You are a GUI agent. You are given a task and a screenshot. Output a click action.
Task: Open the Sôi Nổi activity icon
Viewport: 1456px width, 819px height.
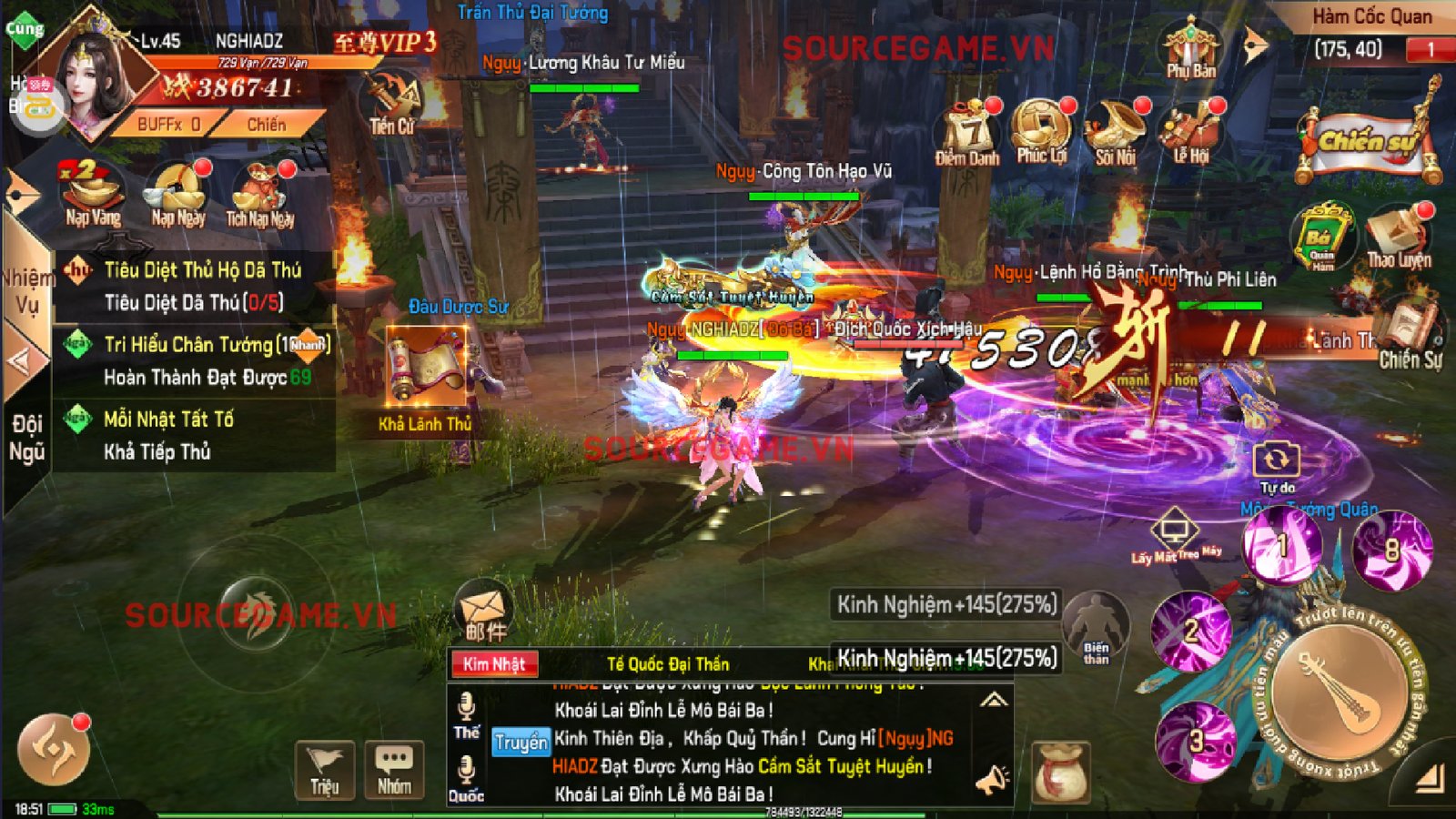(x=1115, y=132)
